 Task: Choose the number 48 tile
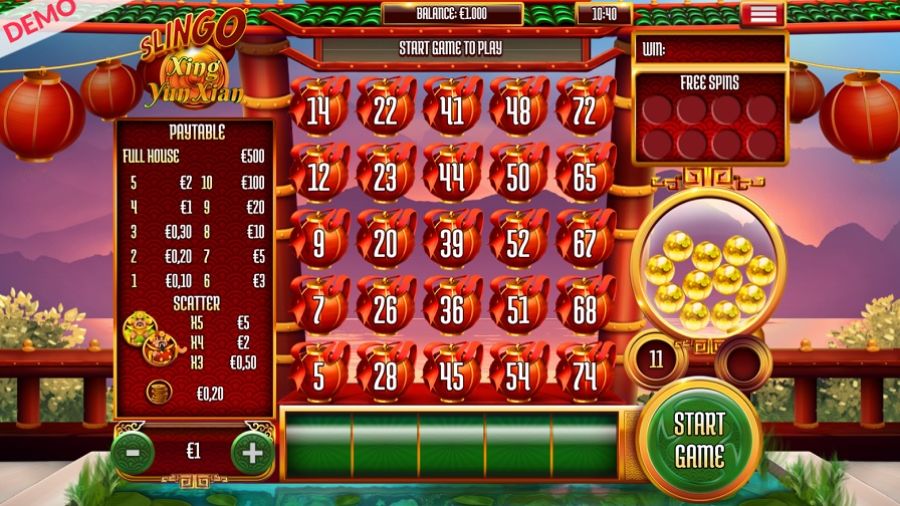(519, 111)
